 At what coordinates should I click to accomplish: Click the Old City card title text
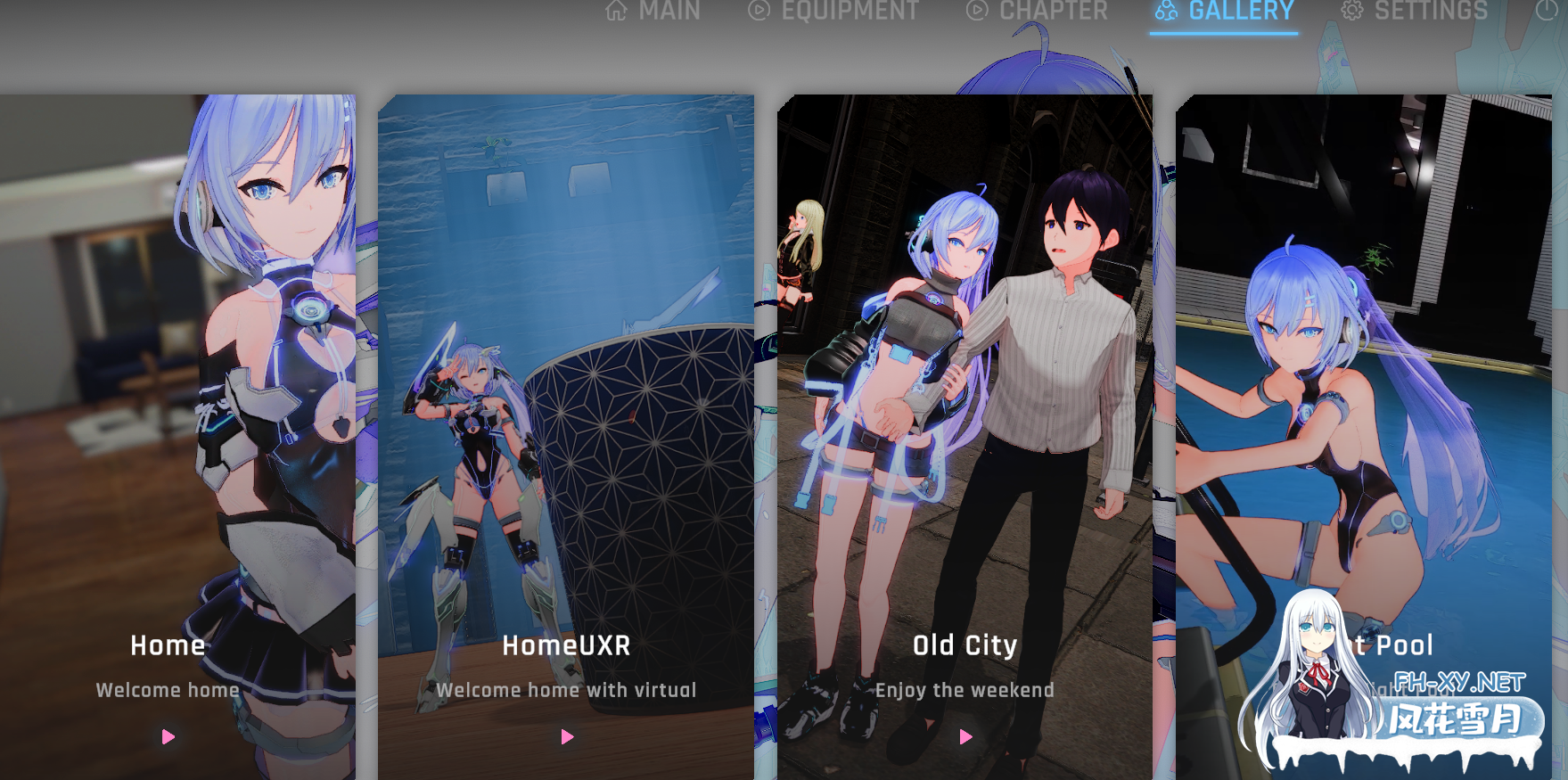tap(965, 645)
